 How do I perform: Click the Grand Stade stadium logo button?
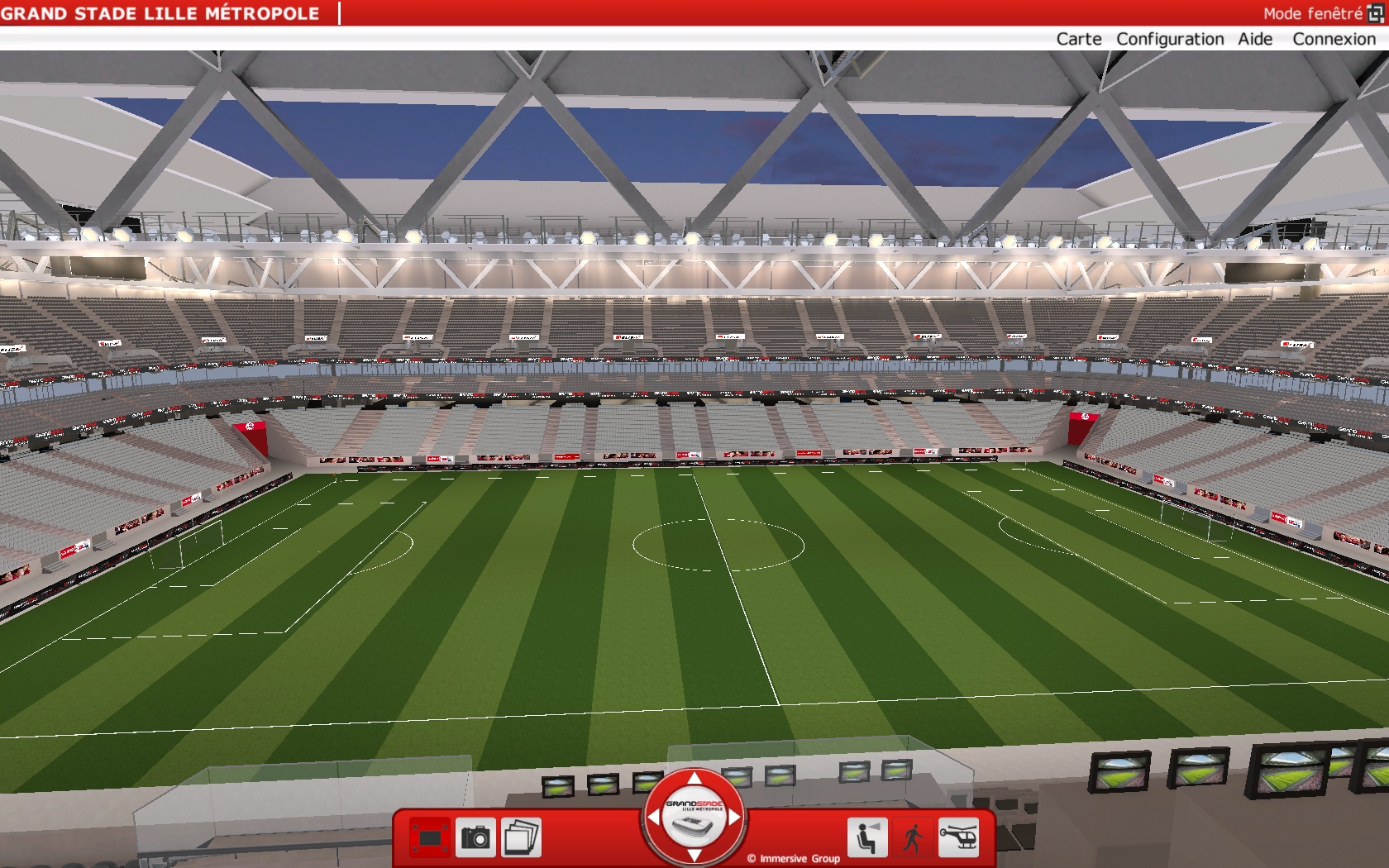694,818
